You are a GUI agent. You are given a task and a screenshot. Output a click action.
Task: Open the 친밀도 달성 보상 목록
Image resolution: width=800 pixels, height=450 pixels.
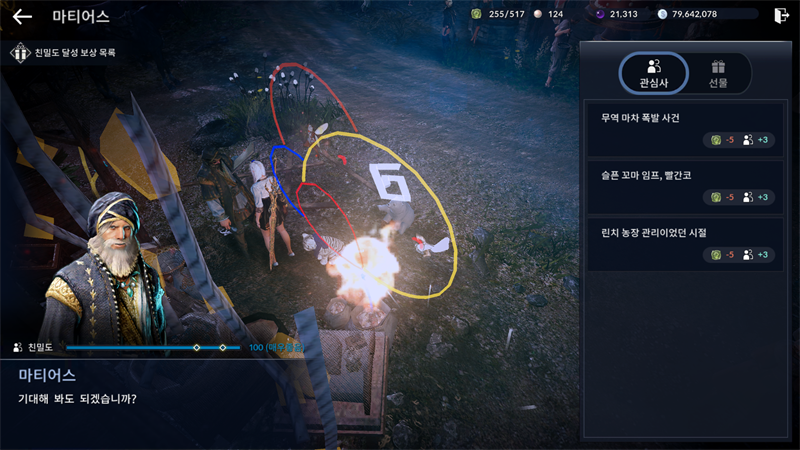tap(64, 52)
